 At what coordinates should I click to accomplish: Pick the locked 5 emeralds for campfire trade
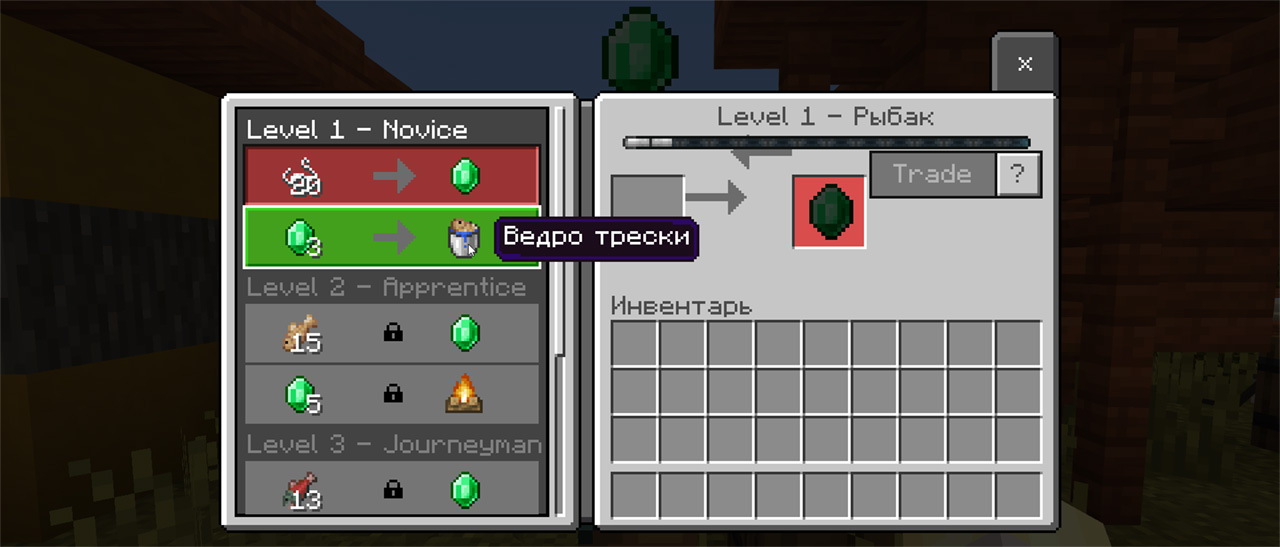coord(391,394)
